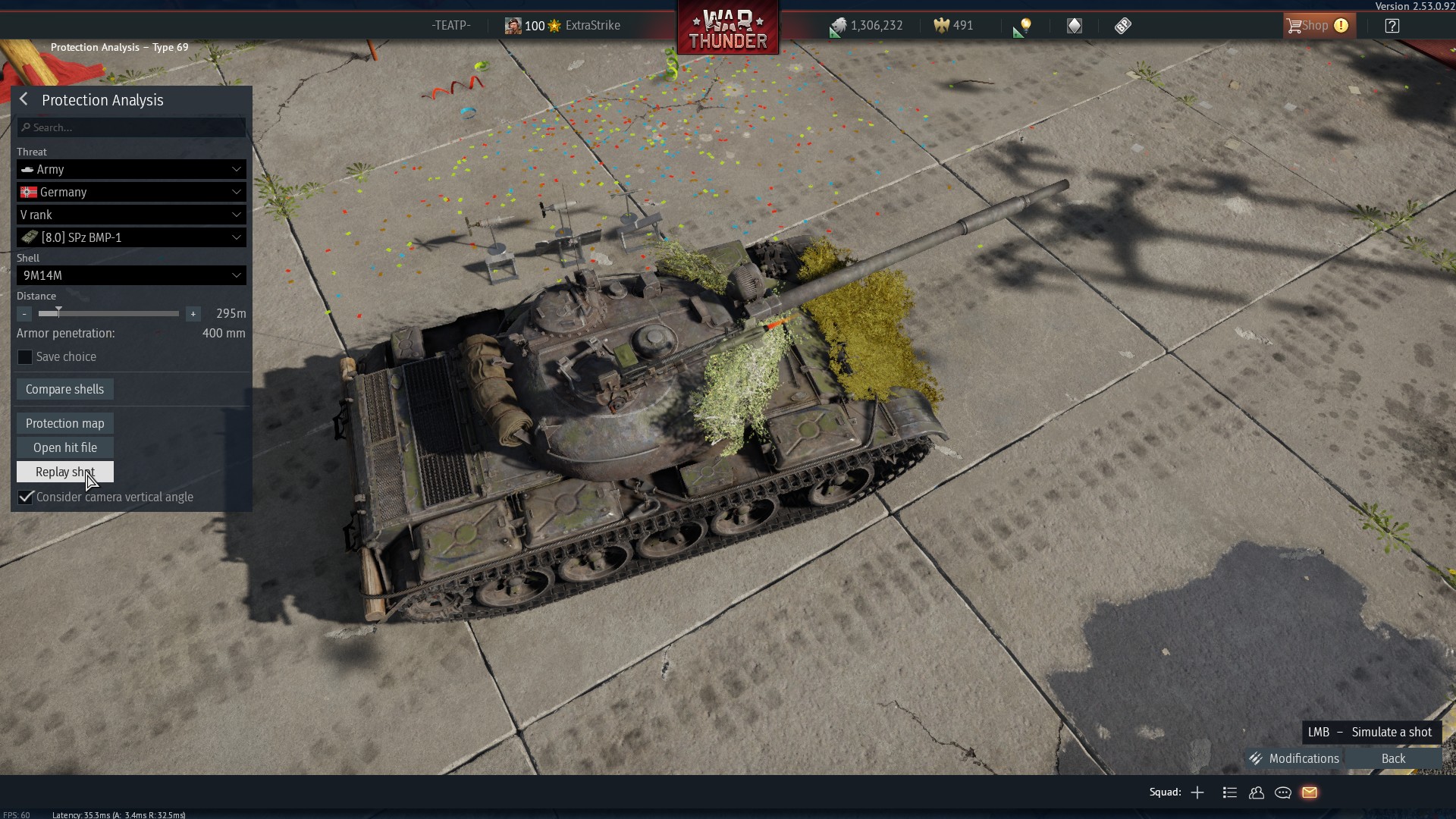Click the Back button
Screen dimensions: 1456x819
1393,758
